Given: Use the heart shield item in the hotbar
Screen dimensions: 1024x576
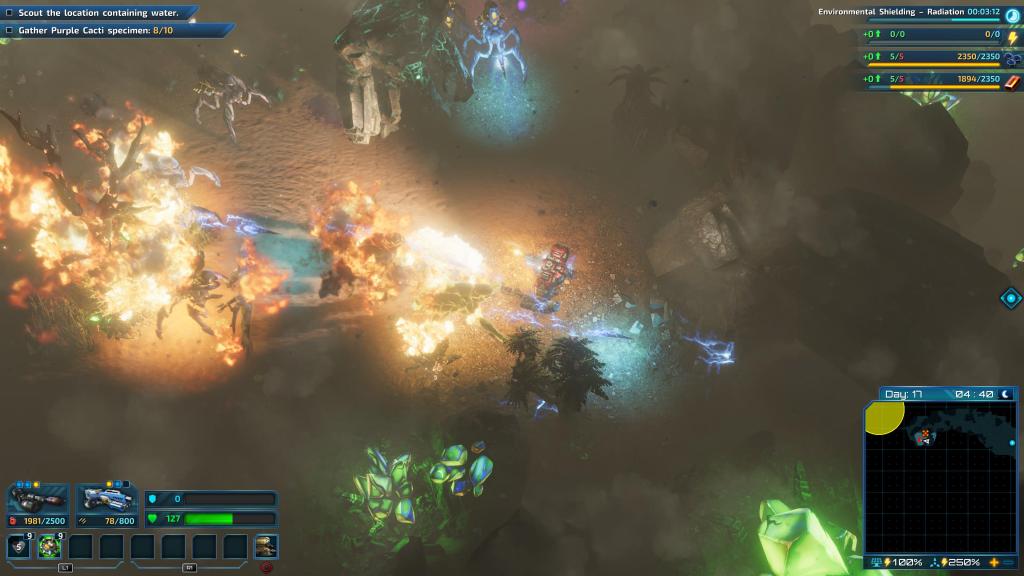Looking at the screenshot, I should [x=18, y=546].
